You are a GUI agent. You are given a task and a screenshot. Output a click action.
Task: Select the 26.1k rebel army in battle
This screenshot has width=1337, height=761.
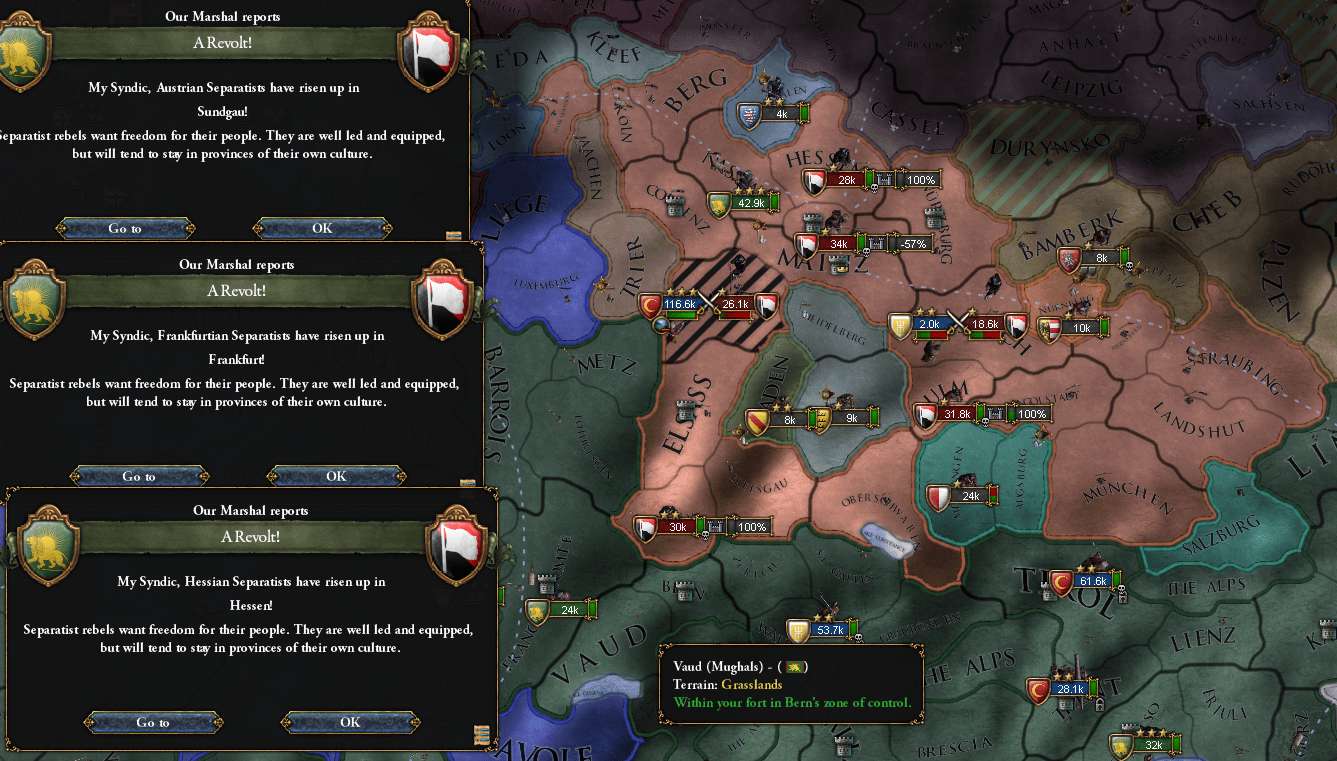[736, 304]
